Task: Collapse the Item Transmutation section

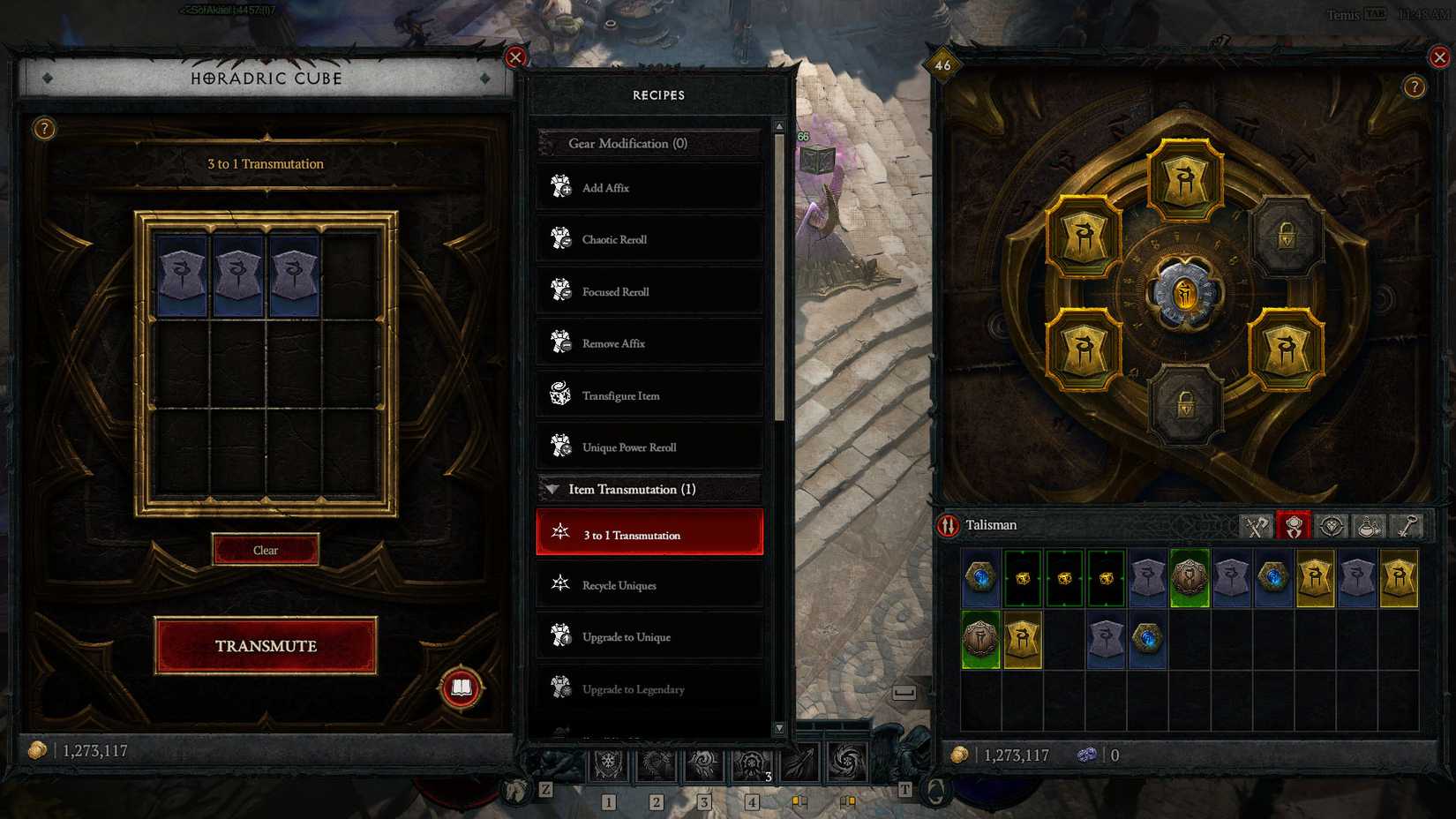Action: point(554,489)
